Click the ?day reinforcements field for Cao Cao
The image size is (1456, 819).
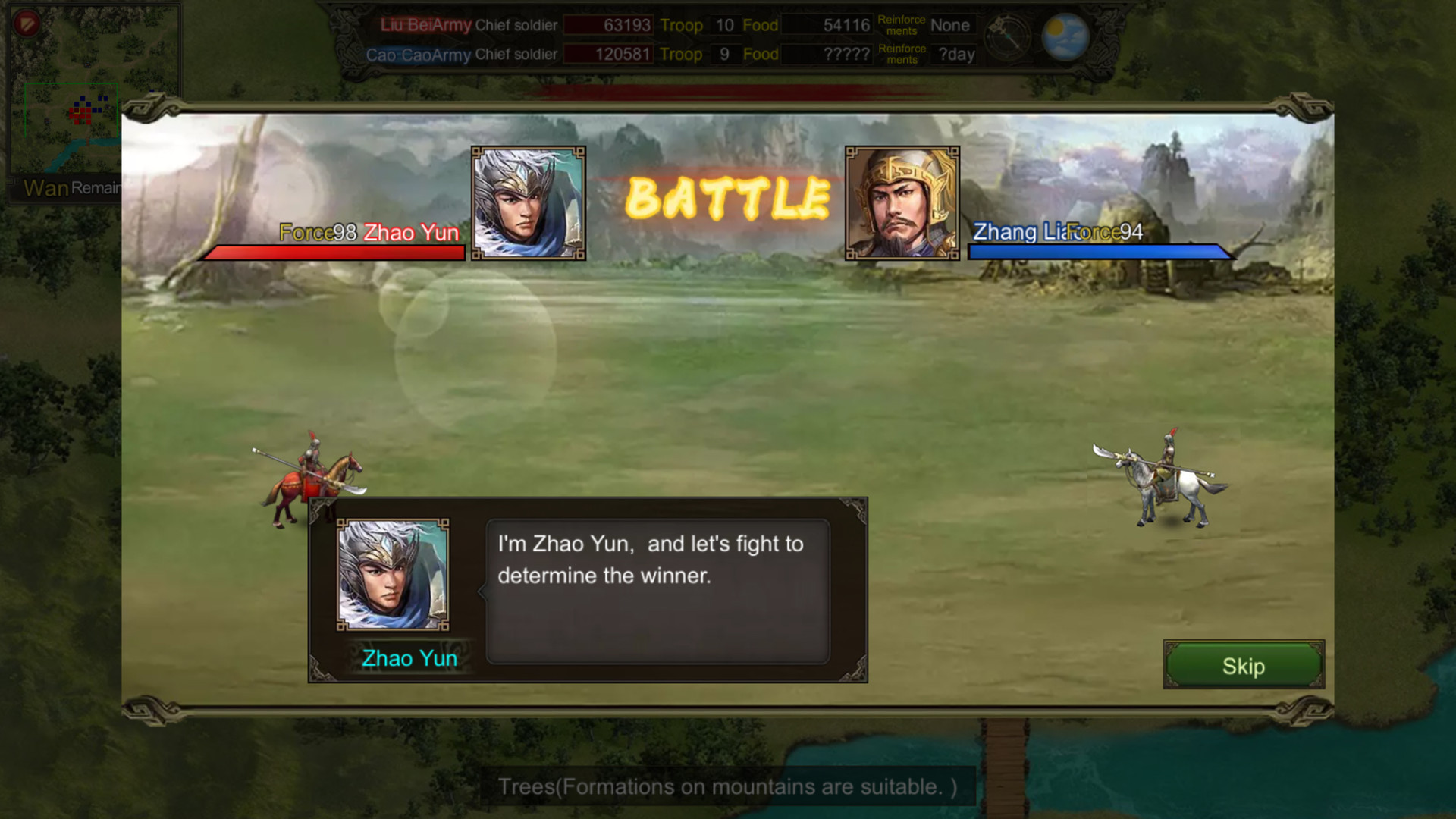[x=952, y=54]
